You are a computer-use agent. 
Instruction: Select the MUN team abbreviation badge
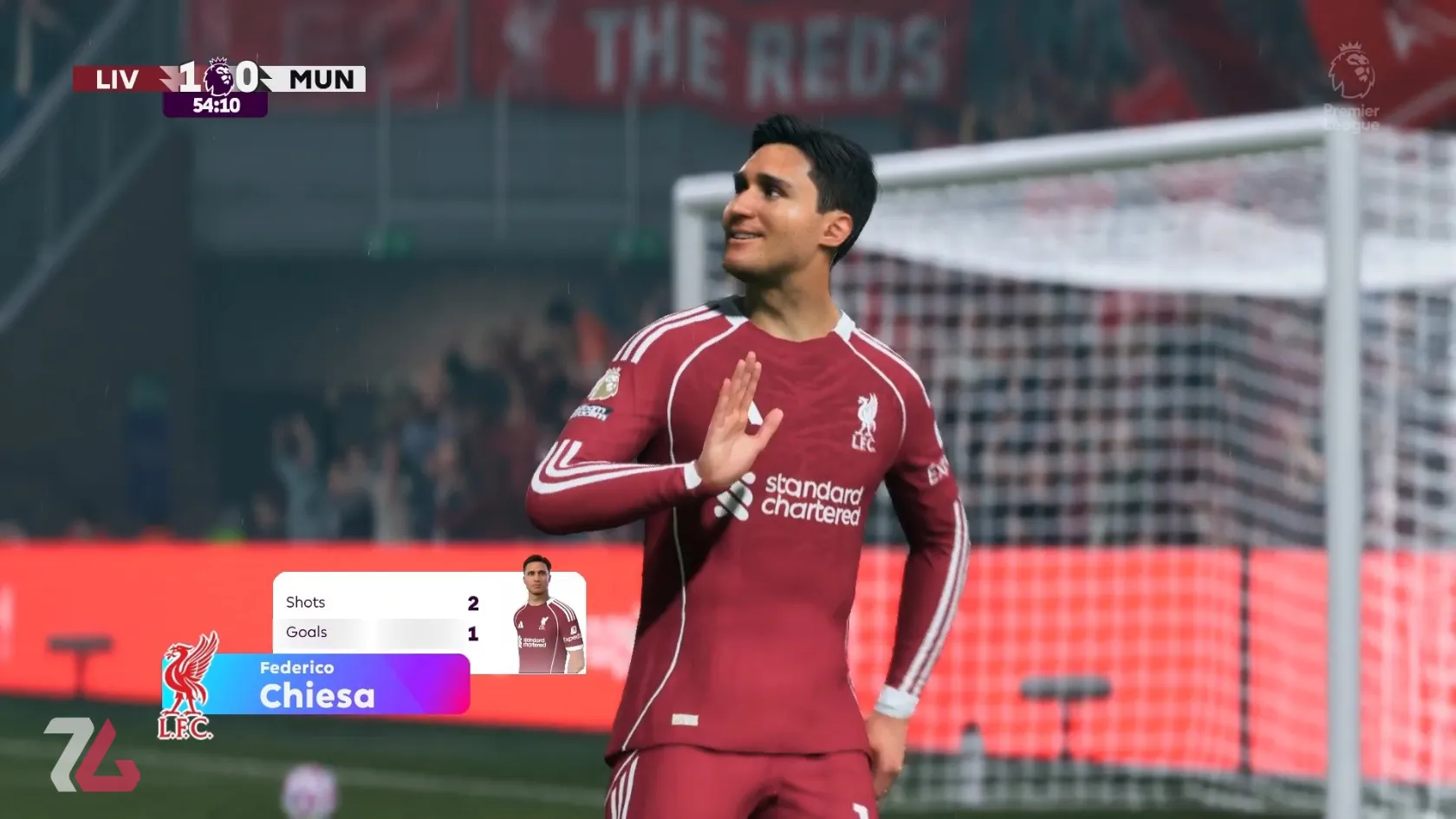pyautogui.click(x=321, y=80)
